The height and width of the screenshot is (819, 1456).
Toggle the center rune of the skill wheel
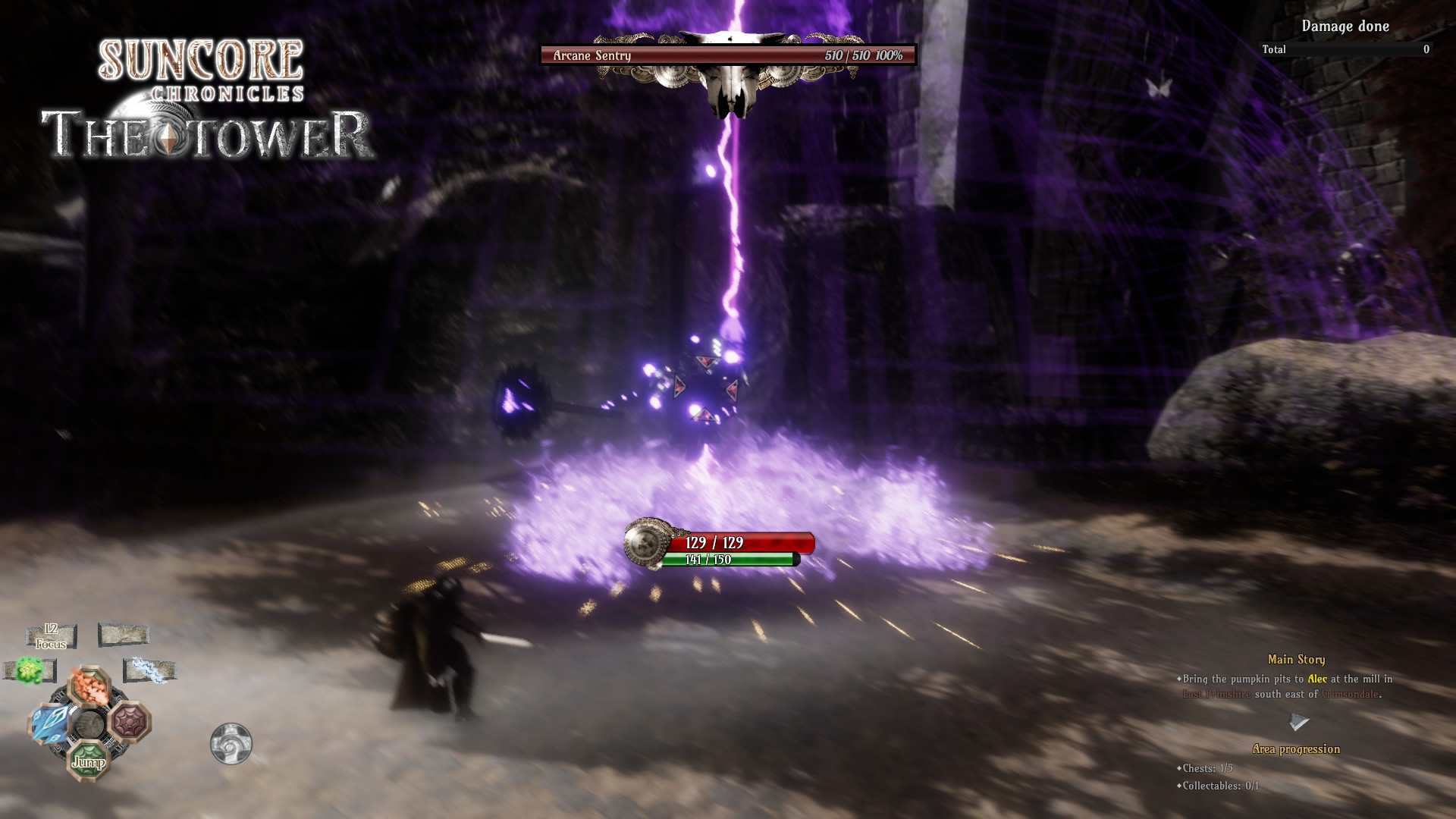pos(90,724)
